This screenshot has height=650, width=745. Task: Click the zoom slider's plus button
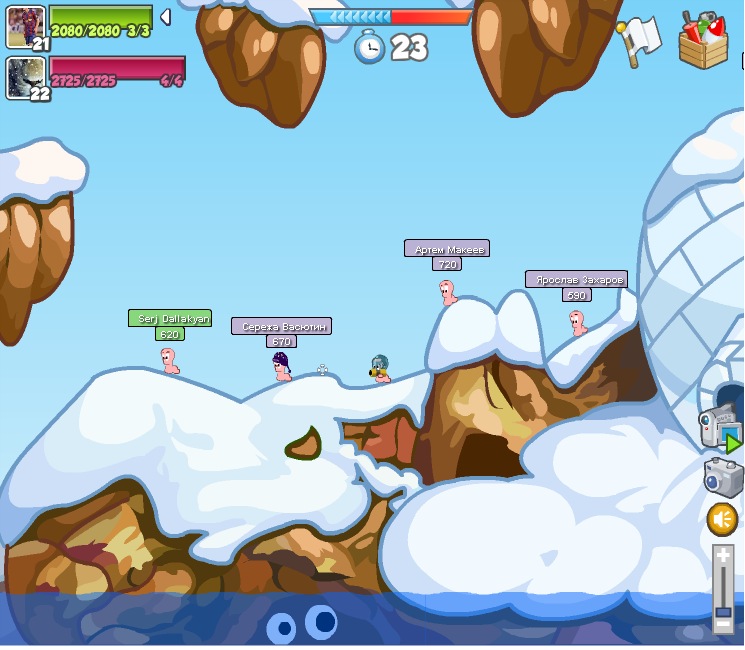tap(723, 555)
